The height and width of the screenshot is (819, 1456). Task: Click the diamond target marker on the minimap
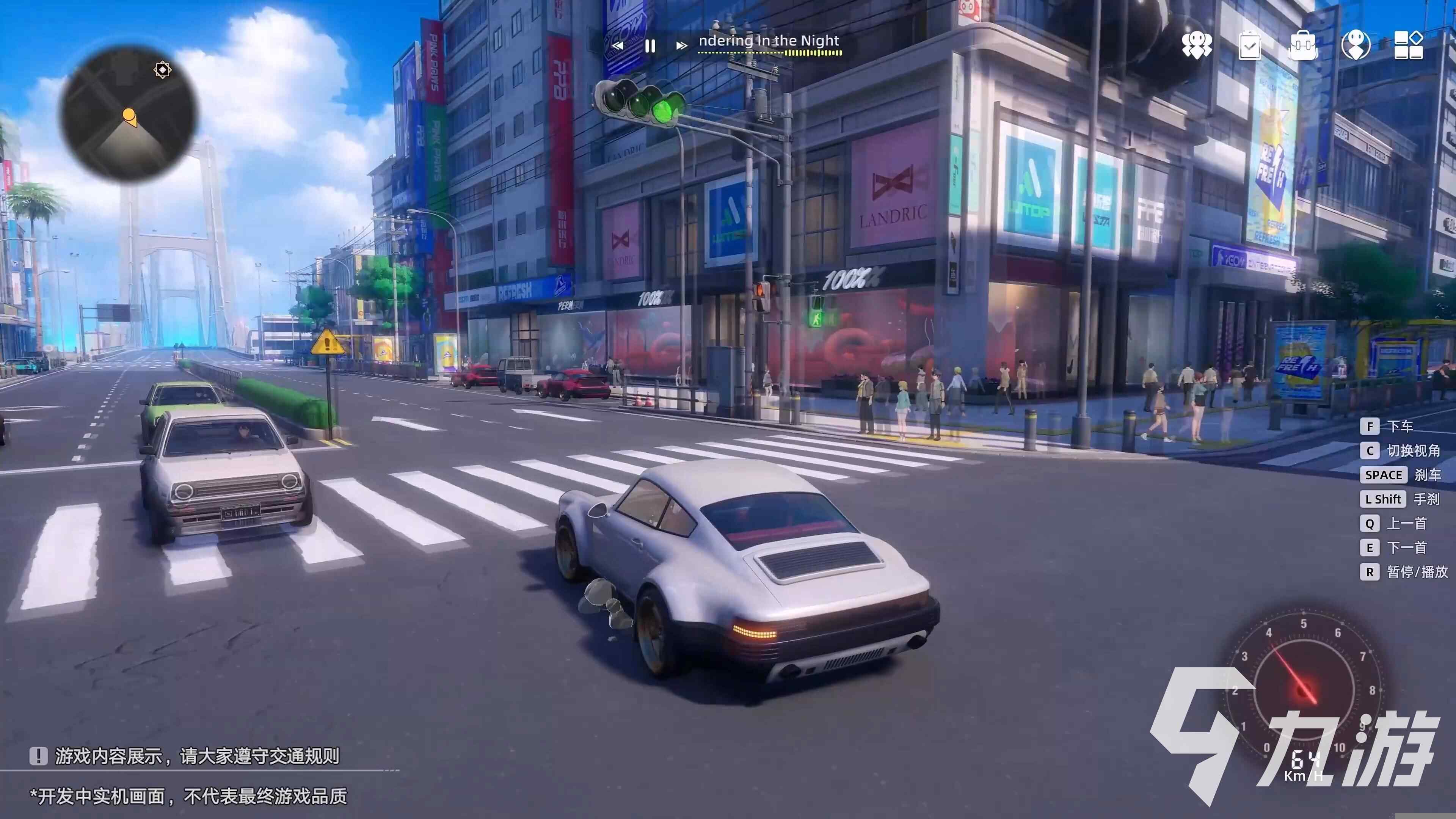(162, 70)
